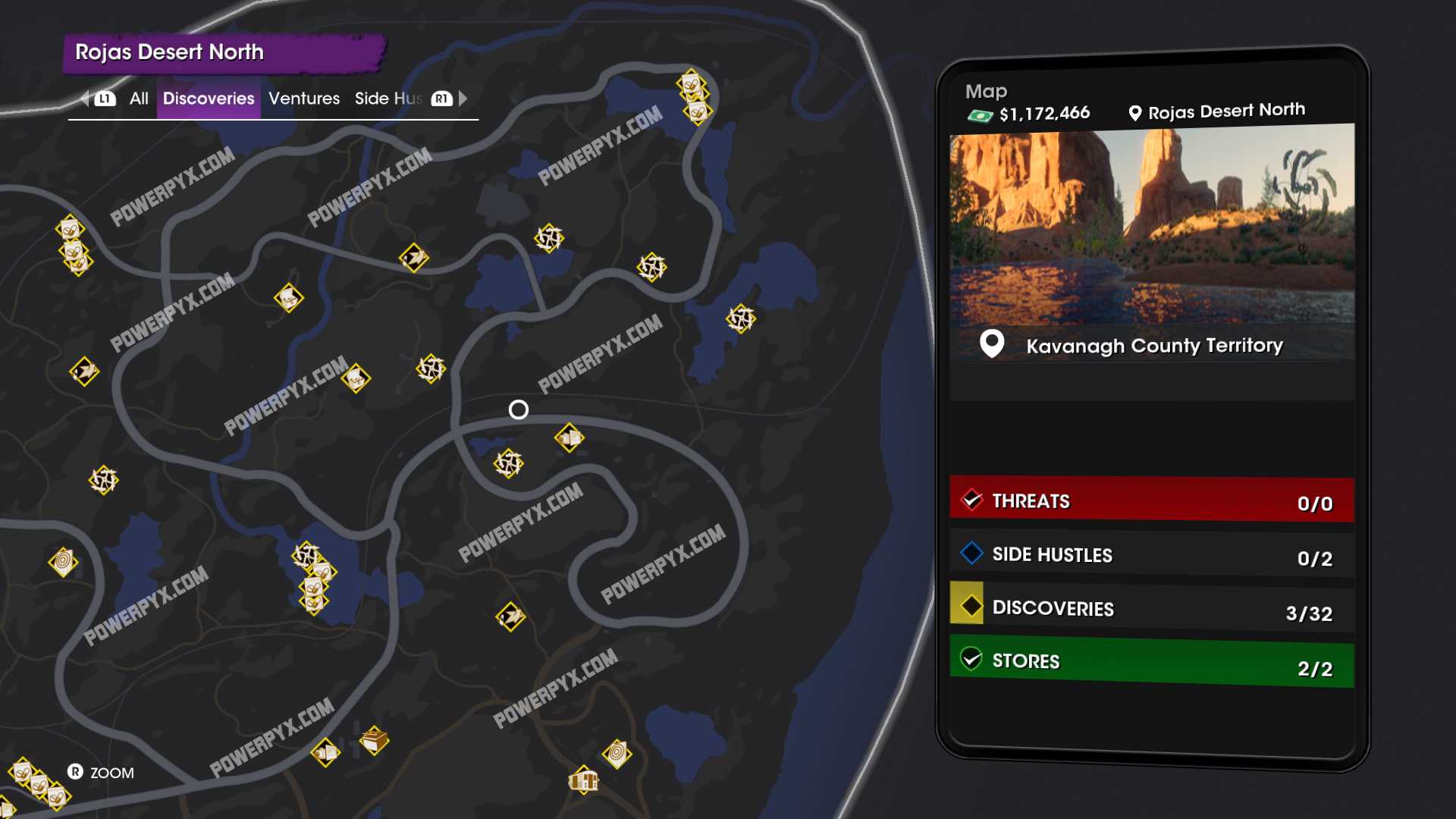Show the Side Hustles tab
The image size is (1456, 819).
click(x=388, y=99)
